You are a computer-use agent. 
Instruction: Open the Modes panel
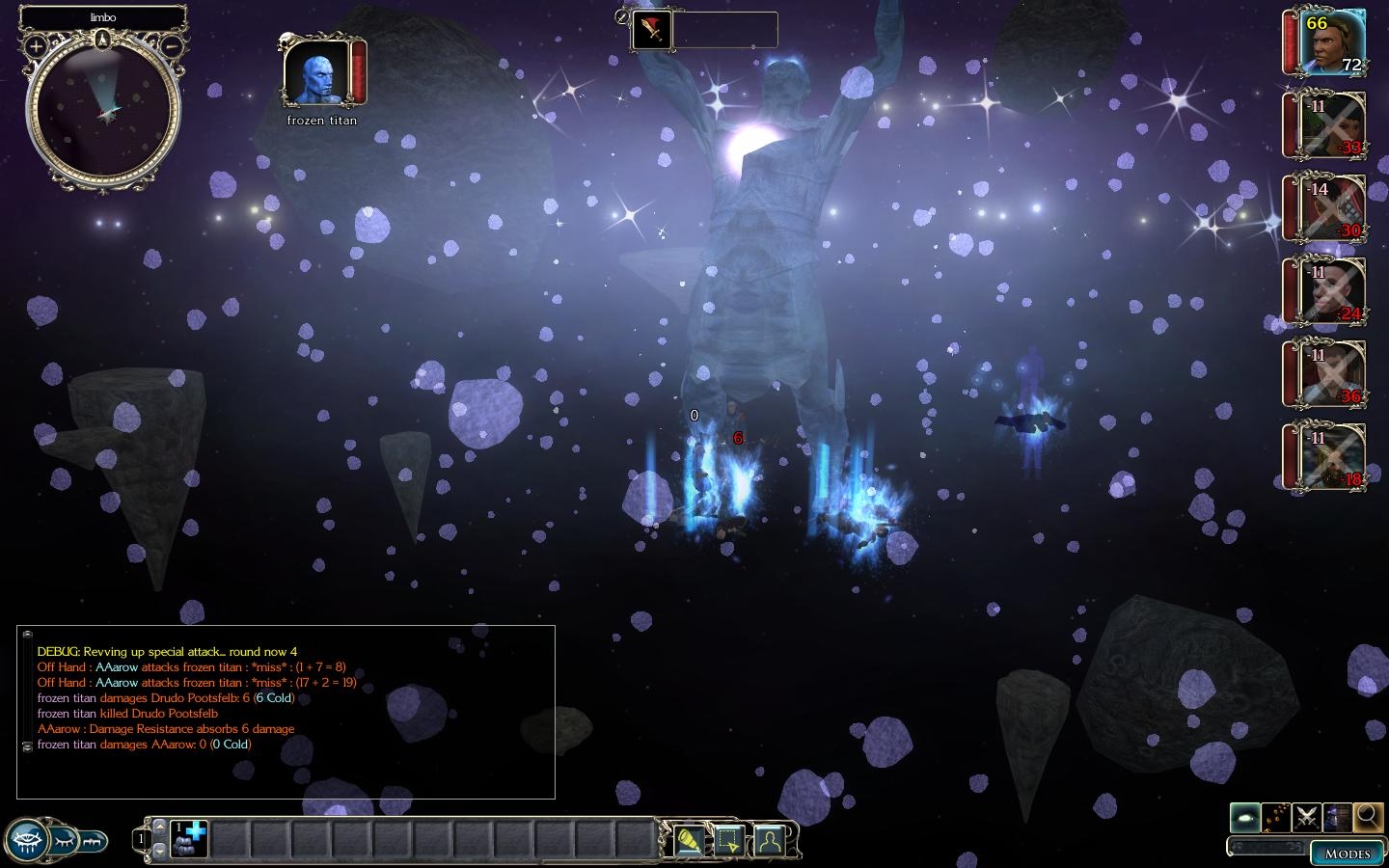tap(1347, 854)
